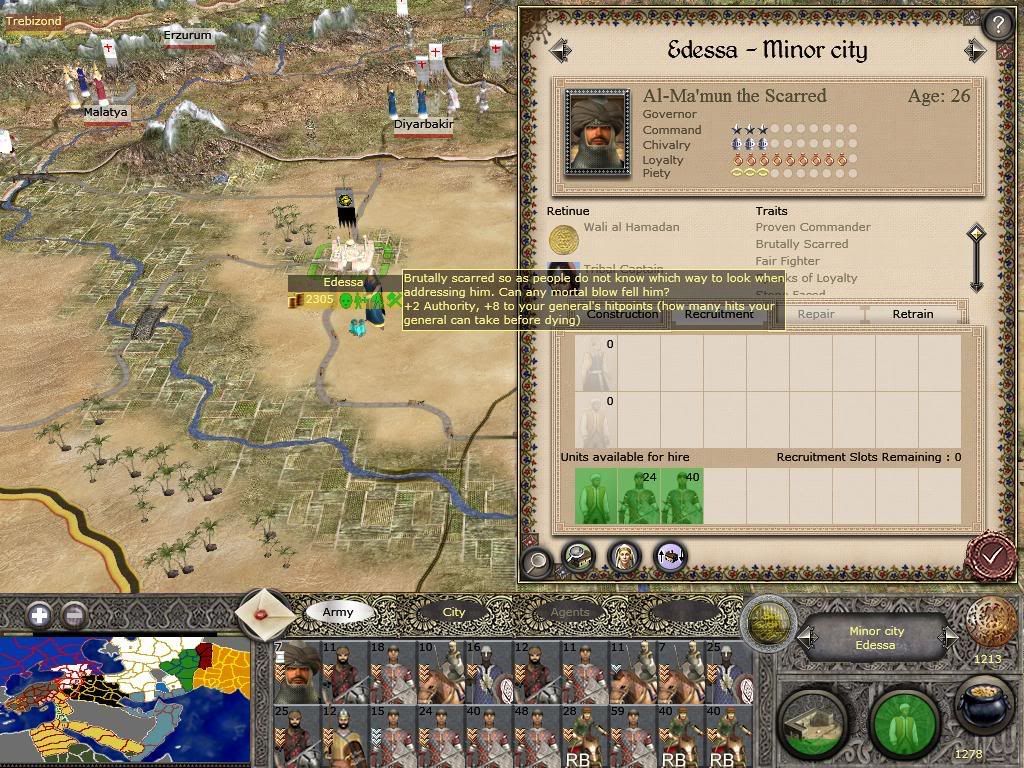Open the Retrain tab
Viewport: 1024px width, 768px height.
(912, 314)
